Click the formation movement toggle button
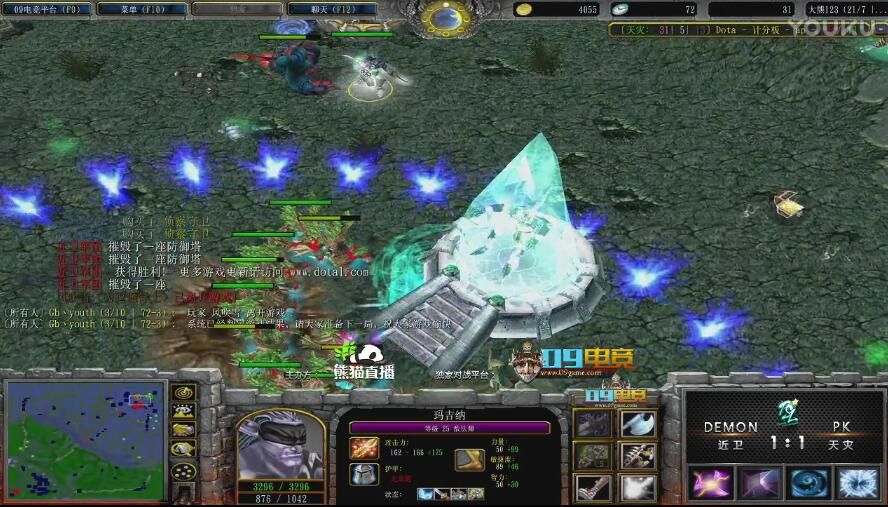This screenshot has height=507, width=888. tap(182, 471)
